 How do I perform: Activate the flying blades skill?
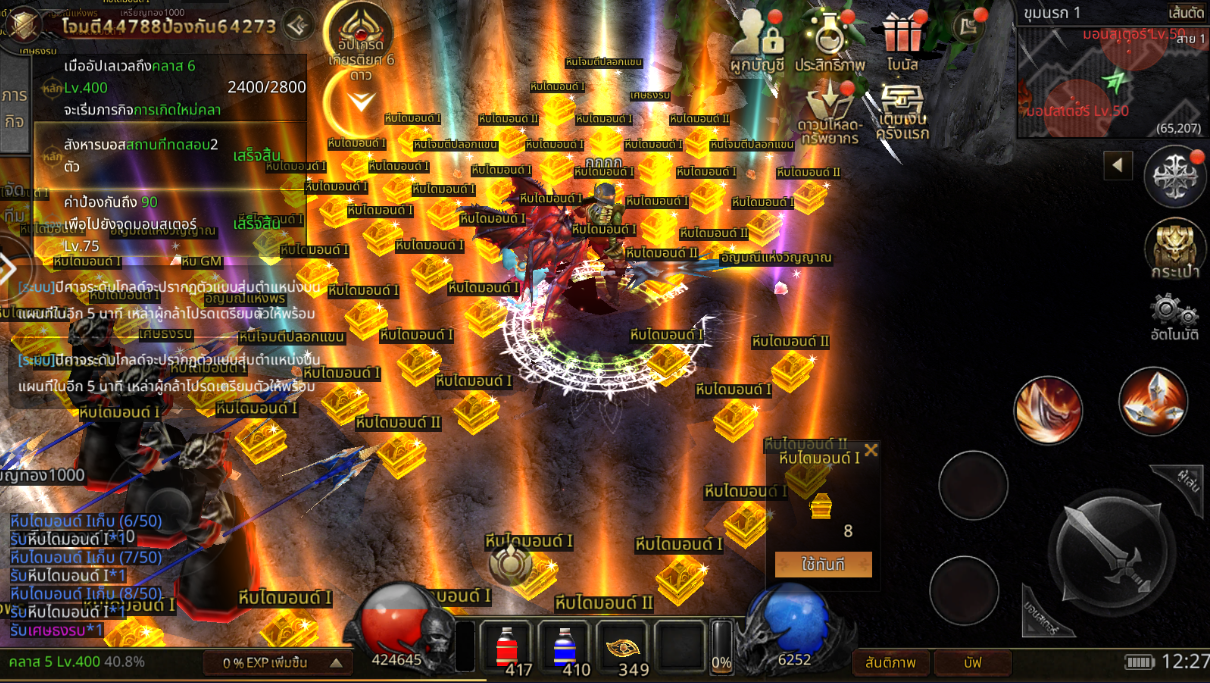click(1153, 401)
